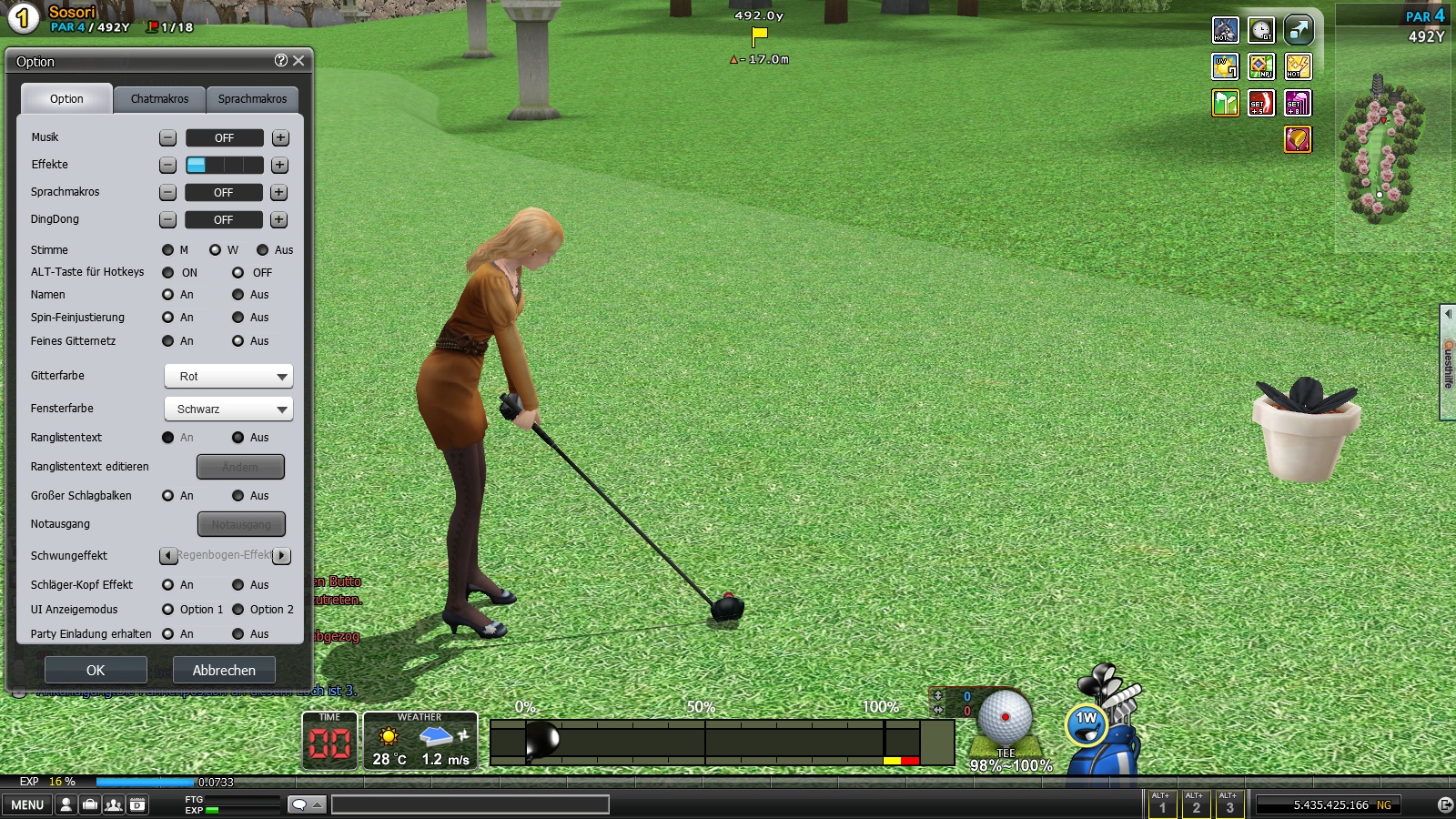
Task: Open the MENU button
Action: tap(27, 804)
